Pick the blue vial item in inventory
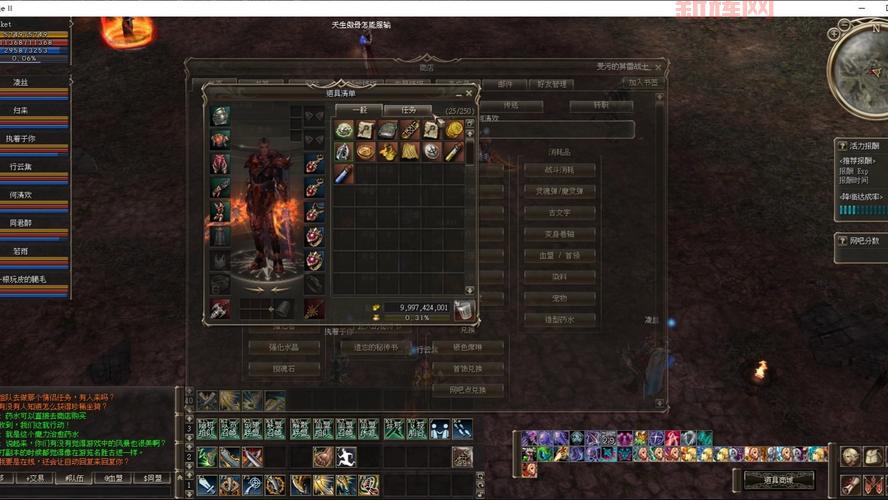Viewport: 888px width, 500px height. [x=344, y=174]
